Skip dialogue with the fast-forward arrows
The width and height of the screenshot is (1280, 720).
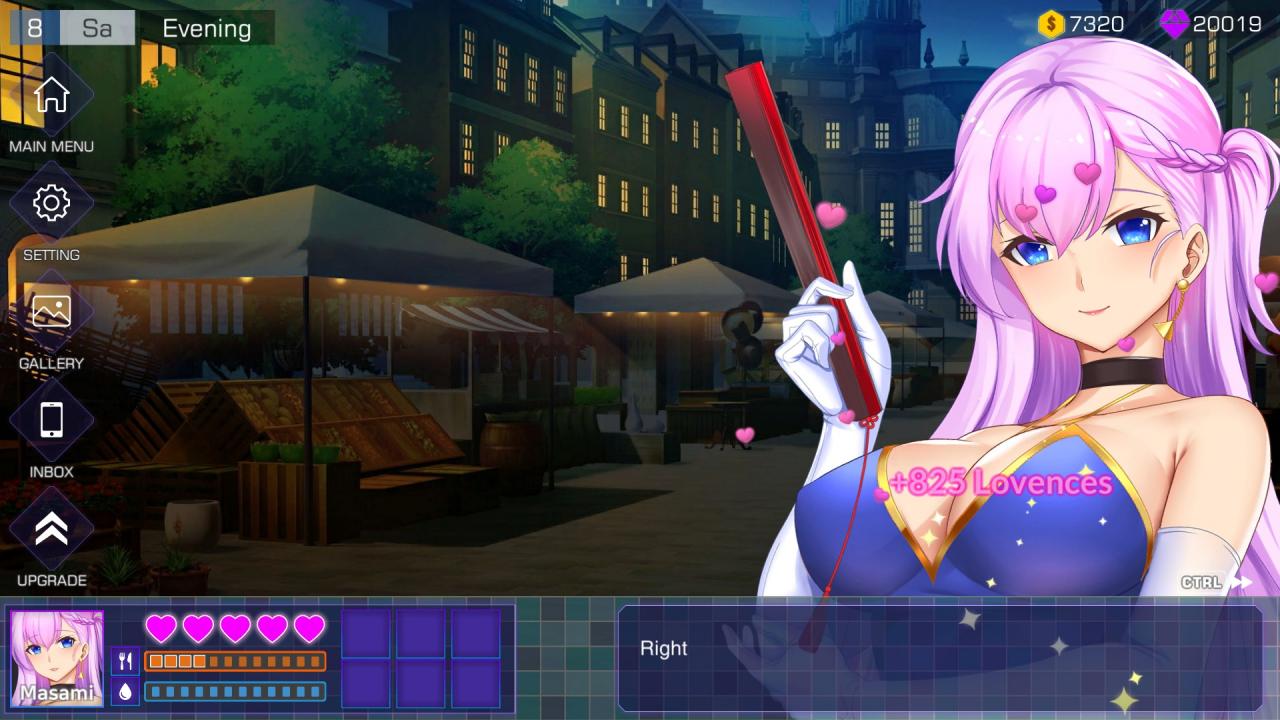point(1241,582)
